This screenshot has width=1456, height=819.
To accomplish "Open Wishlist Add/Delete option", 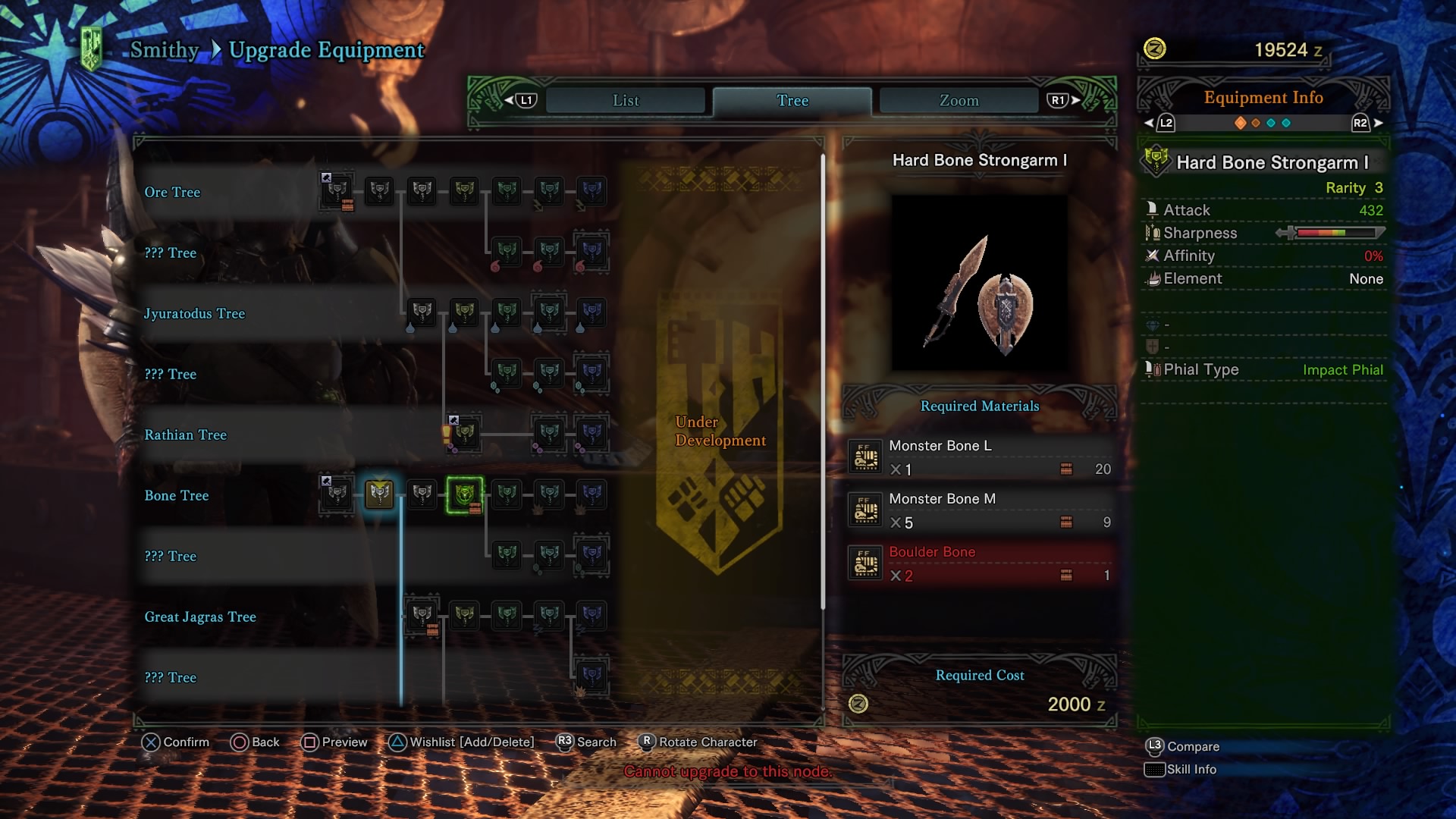I will point(462,742).
